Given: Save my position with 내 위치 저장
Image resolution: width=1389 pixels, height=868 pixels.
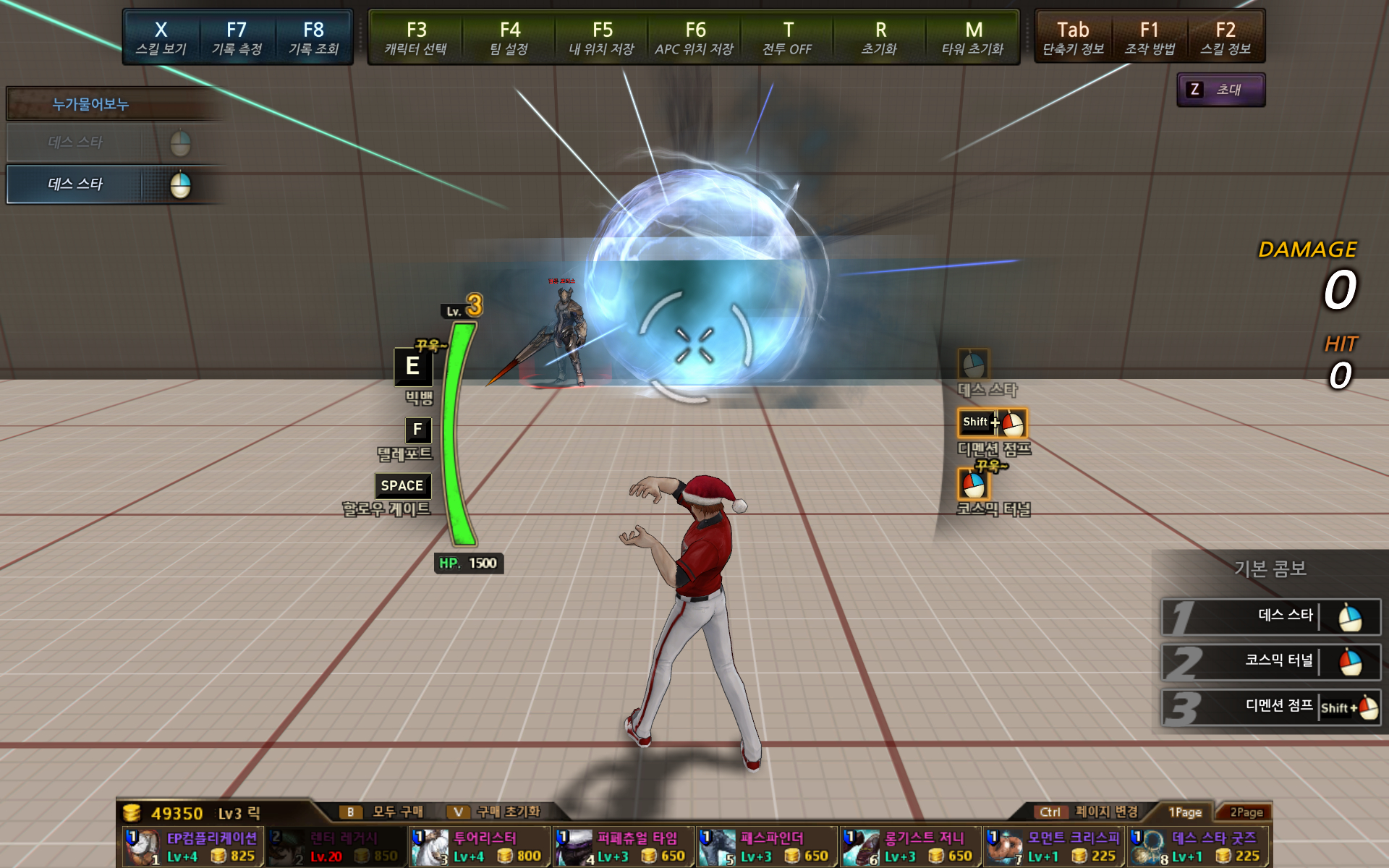Looking at the screenshot, I should click(x=602, y=38).
